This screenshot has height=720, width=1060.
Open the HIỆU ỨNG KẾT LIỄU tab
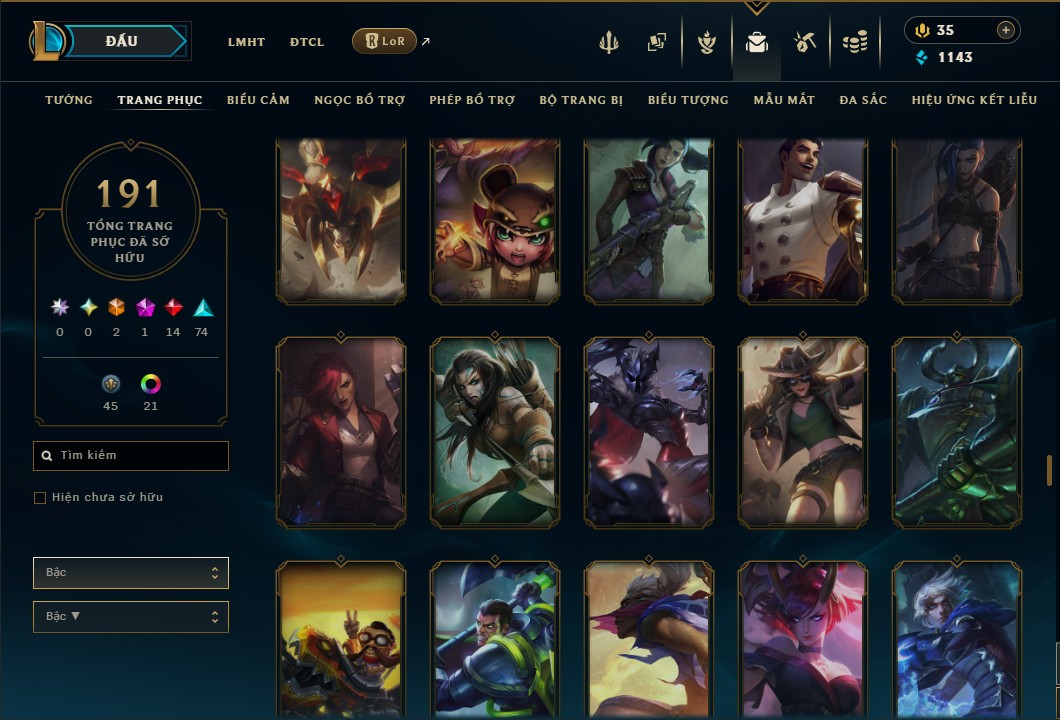pos(974,100)
